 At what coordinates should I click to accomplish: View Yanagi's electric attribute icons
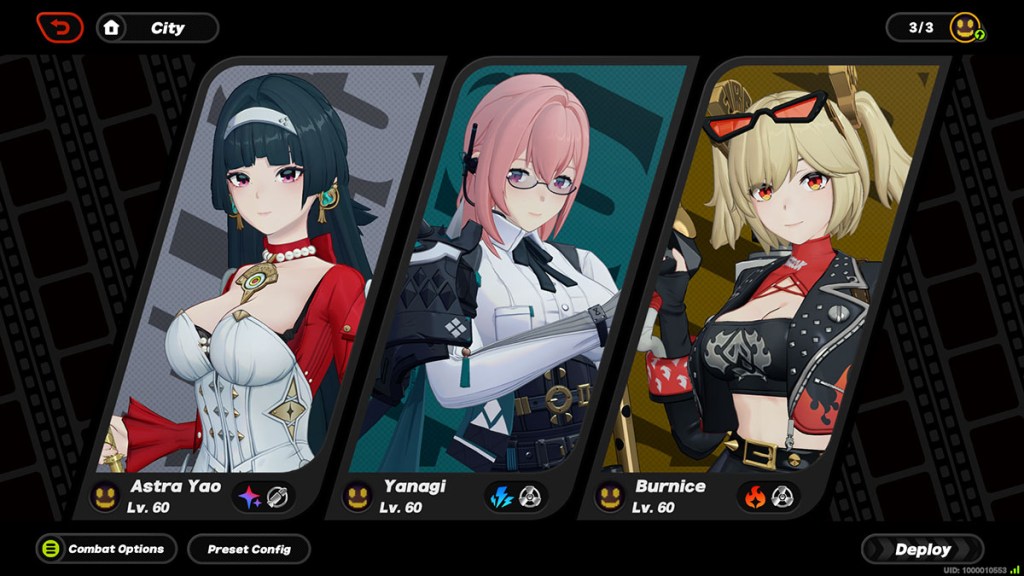516,497
